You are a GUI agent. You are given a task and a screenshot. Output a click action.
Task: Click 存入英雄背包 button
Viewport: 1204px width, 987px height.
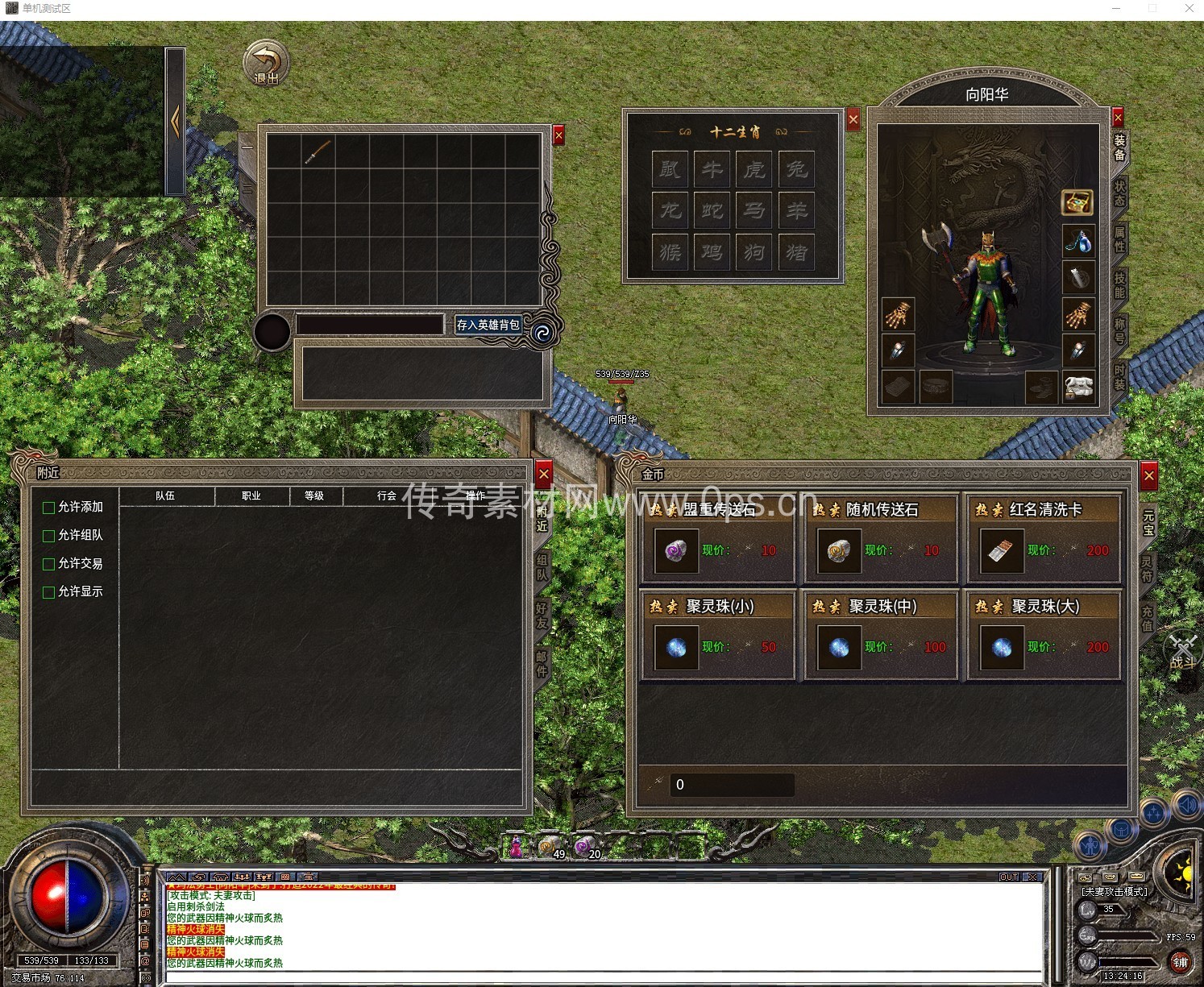point(488,325)
